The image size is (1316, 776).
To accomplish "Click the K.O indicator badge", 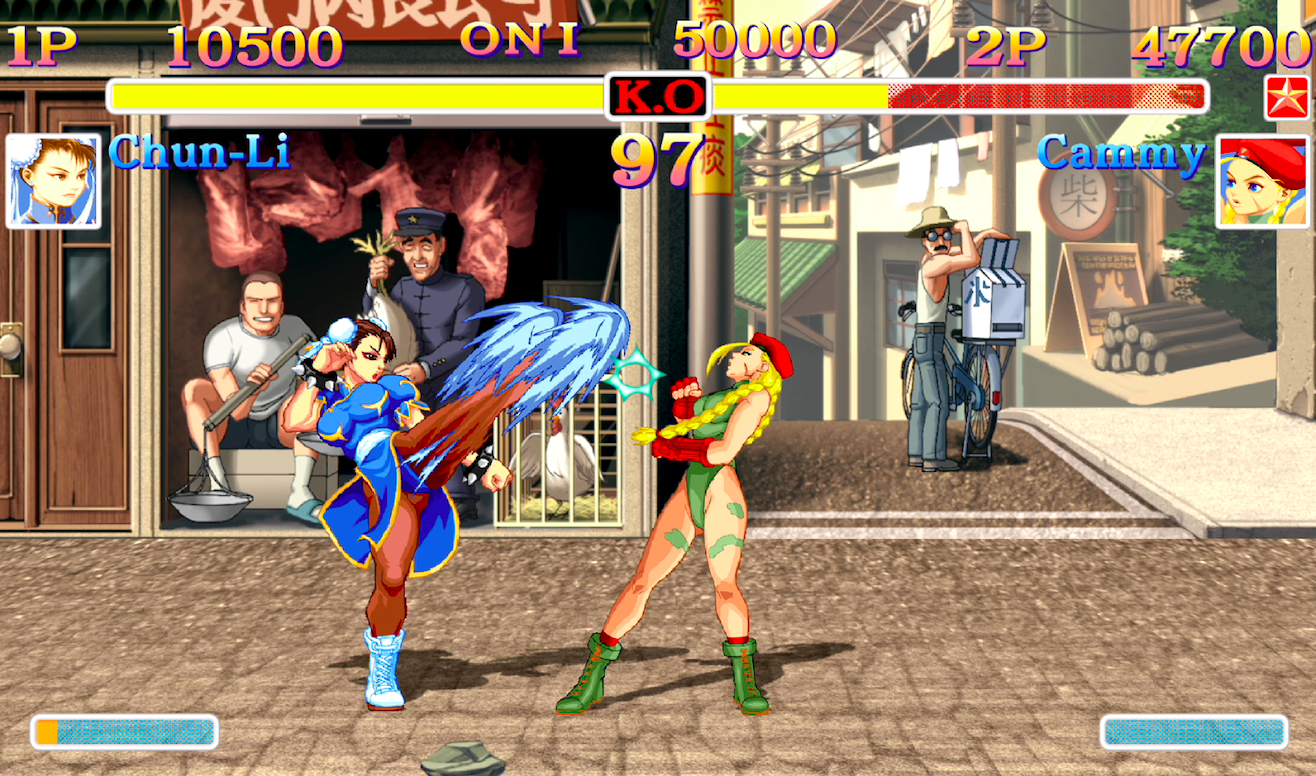I will (659, 97).
